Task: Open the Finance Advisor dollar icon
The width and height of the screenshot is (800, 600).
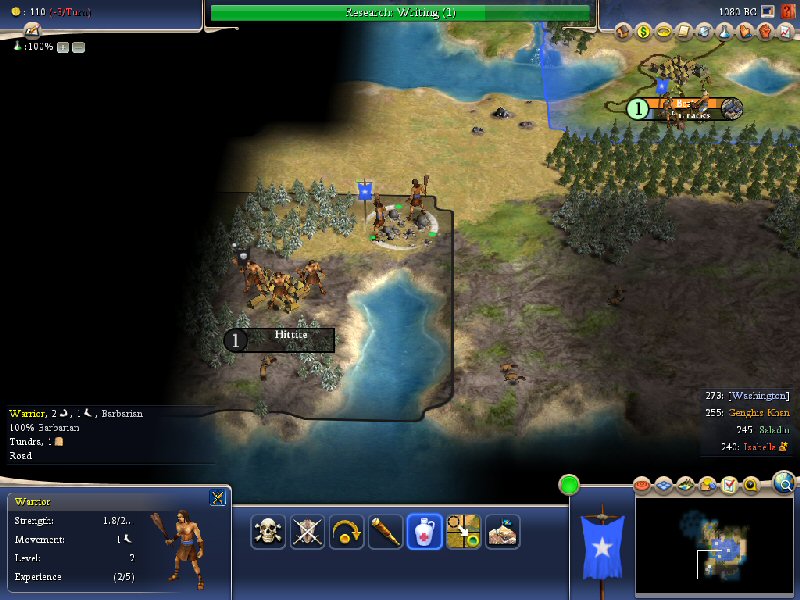Action: click(x=643, y=31)
